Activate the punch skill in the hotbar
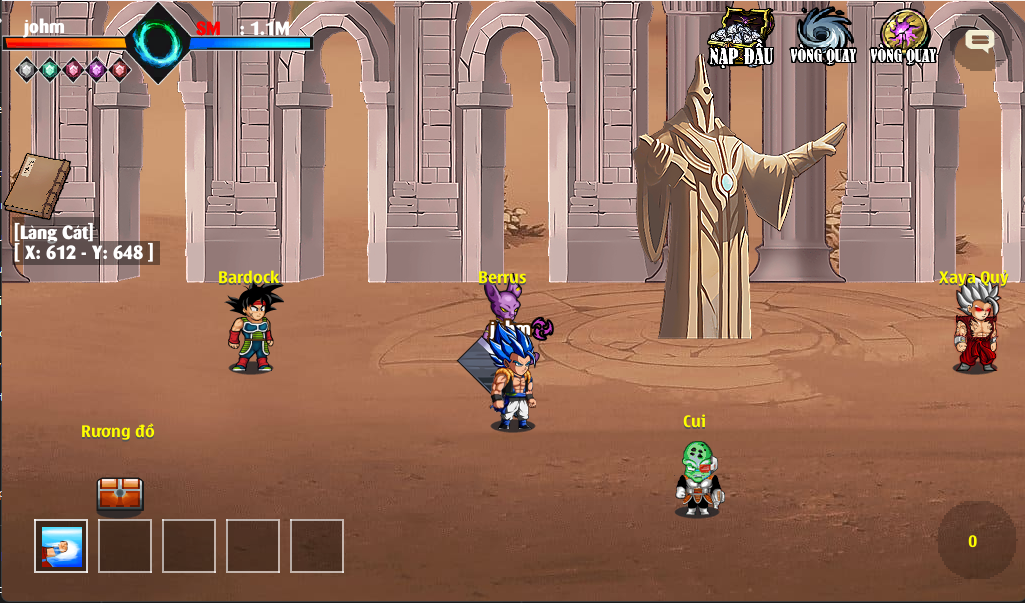Image resolution: width=1025 pixels, height=603 pixels. (x=61, y=546)
